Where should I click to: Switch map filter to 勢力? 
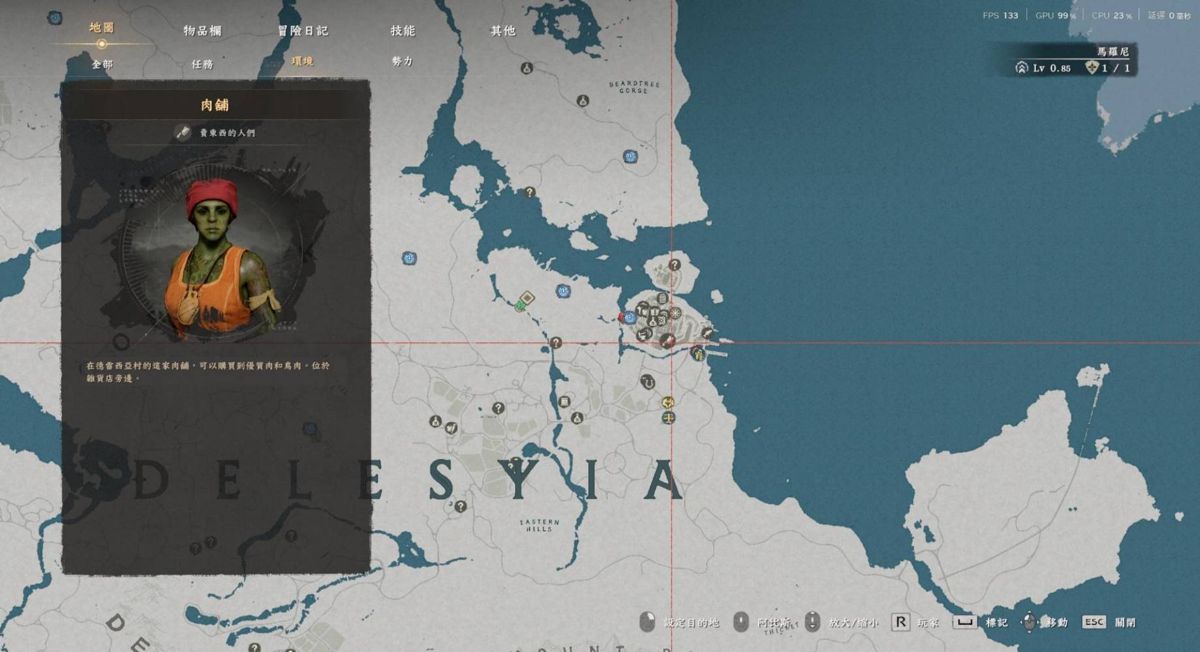pyautogui.click(x=402, y=62)
